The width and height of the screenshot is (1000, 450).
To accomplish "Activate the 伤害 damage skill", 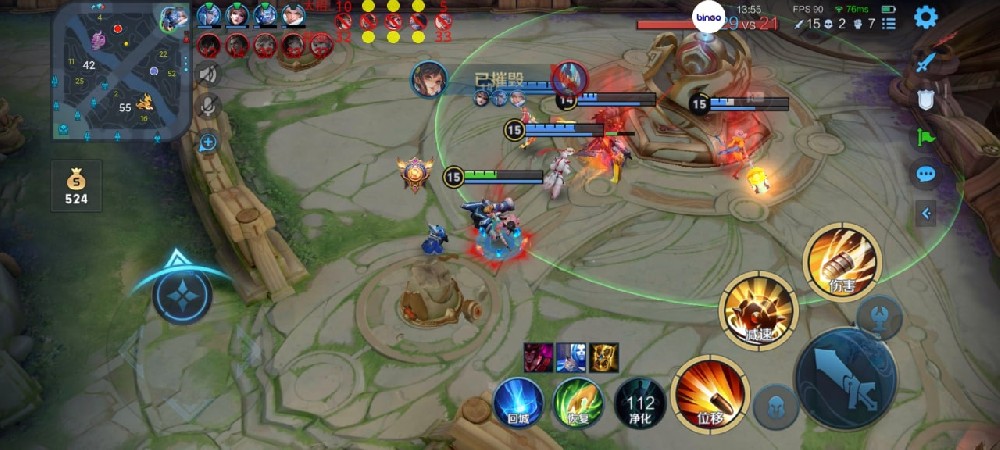I will (x=842, y=262).
